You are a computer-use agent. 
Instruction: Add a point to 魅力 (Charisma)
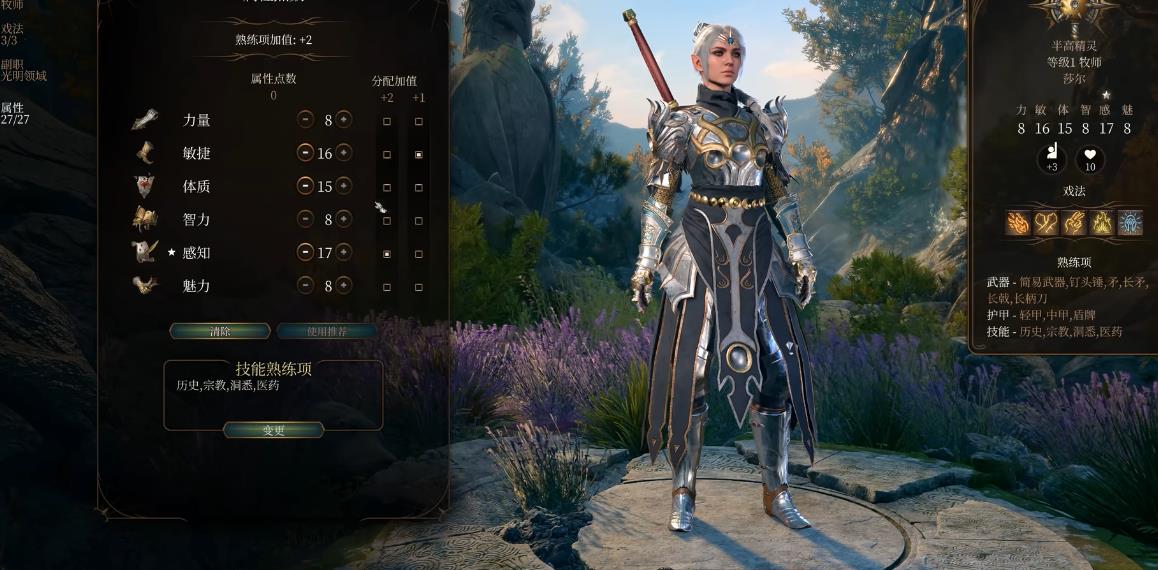coord(344,285)
